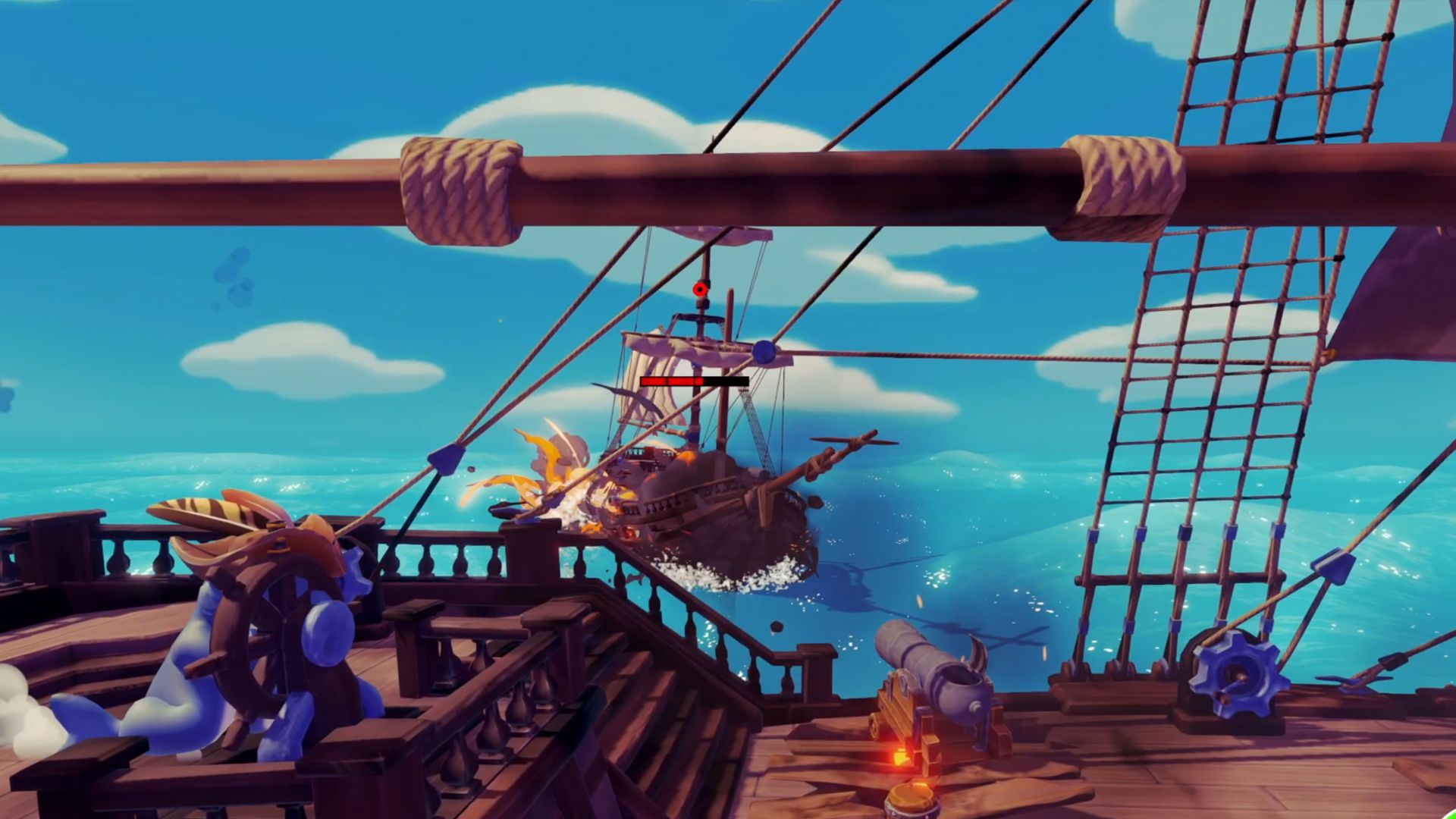Click the red target marker above enemy ship
The image size is (1456, 819).
click(701, 289)
